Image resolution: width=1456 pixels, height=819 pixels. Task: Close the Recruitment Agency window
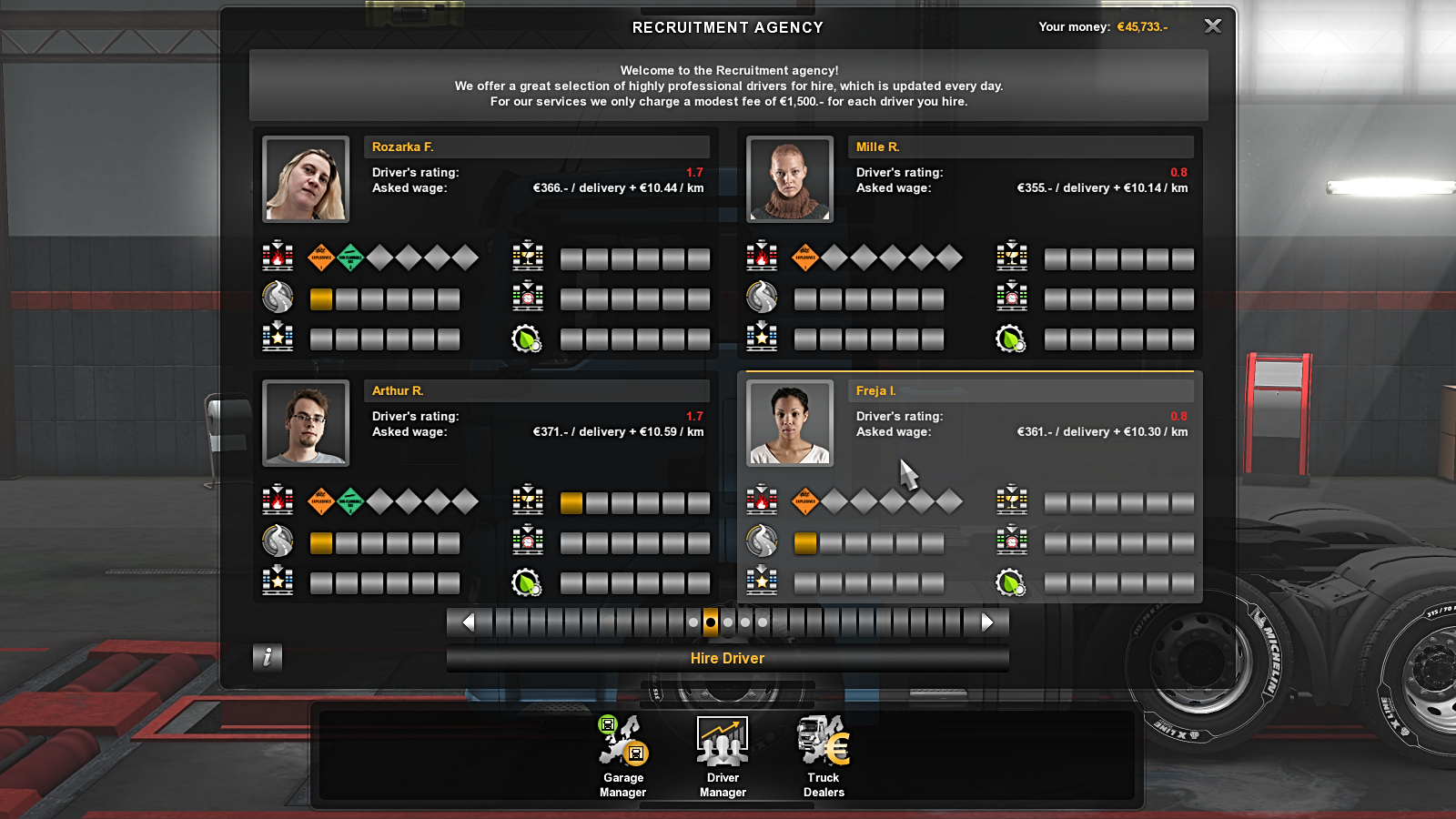point(1212,26)
